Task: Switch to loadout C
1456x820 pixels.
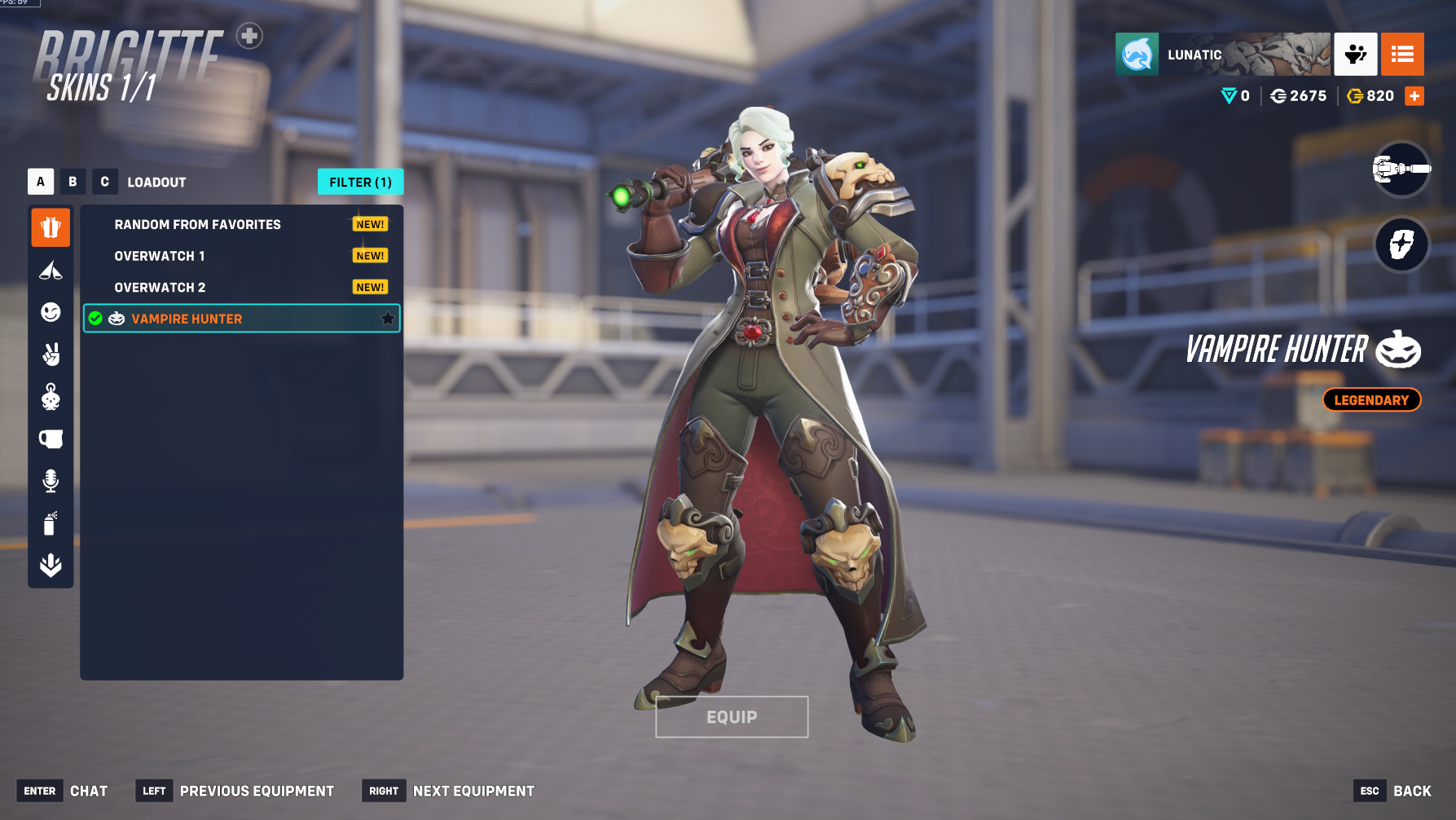Action: (104, 182)
